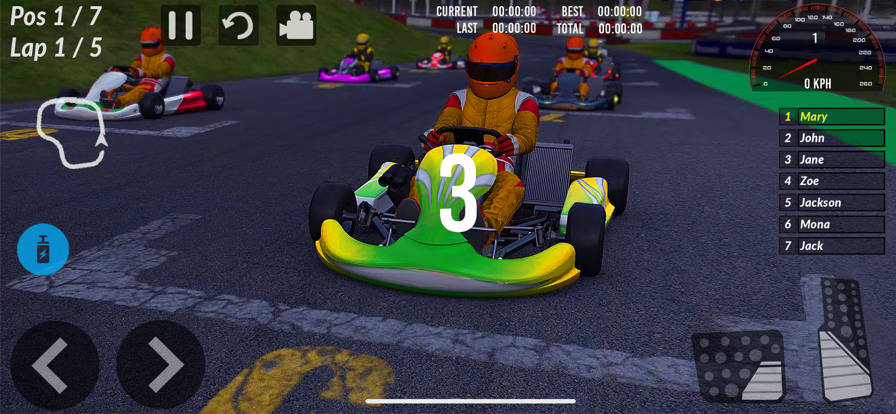Click the track outline minimap
The height and width of the screenshot is (414, 896).
click(x=70, y=133)
